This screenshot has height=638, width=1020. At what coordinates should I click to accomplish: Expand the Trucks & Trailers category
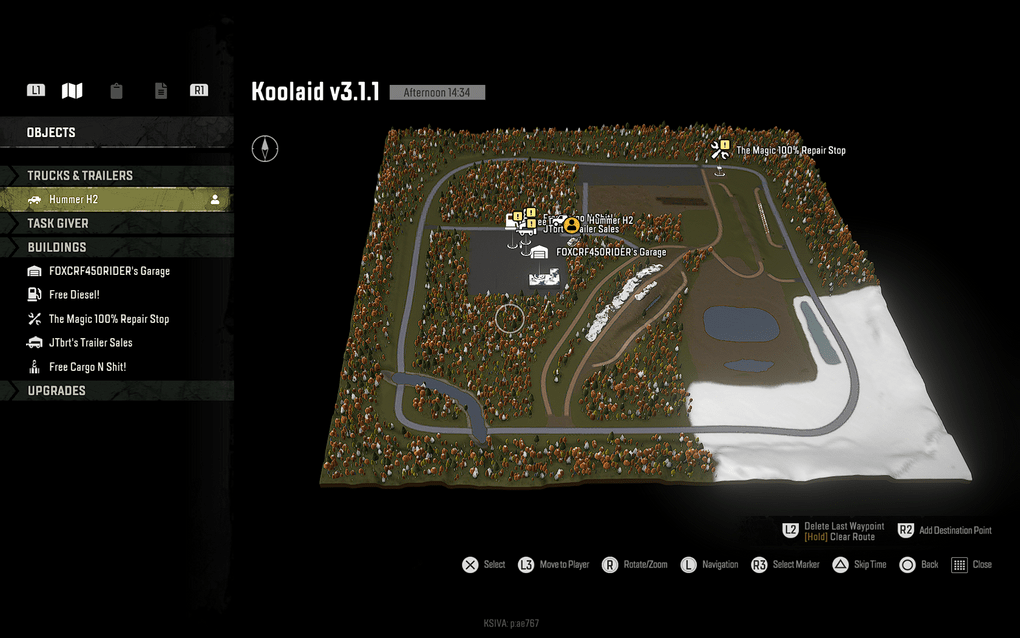(80, 175)
